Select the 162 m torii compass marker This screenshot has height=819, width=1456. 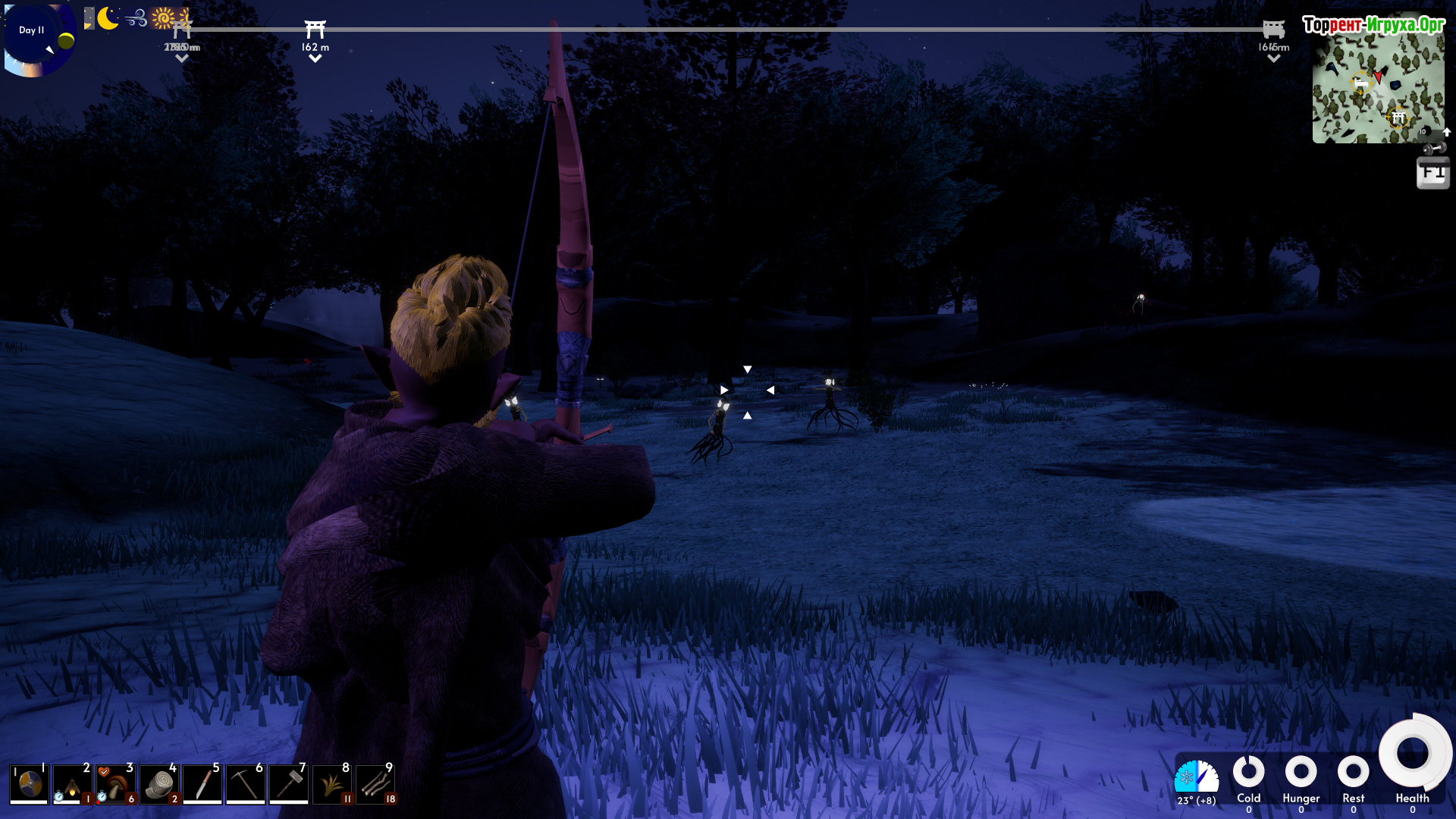click(x=315, y=30)
